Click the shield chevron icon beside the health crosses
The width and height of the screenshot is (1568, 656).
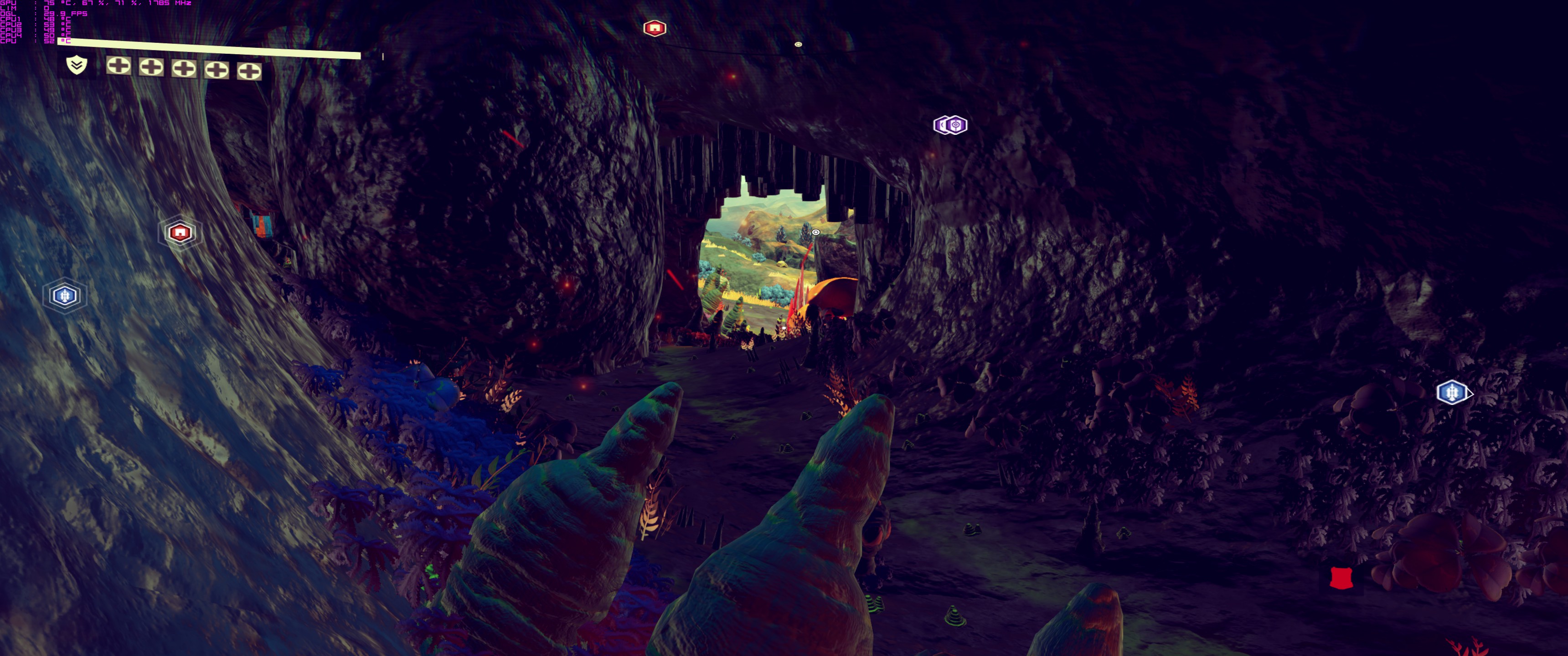(x=77, y=65)
